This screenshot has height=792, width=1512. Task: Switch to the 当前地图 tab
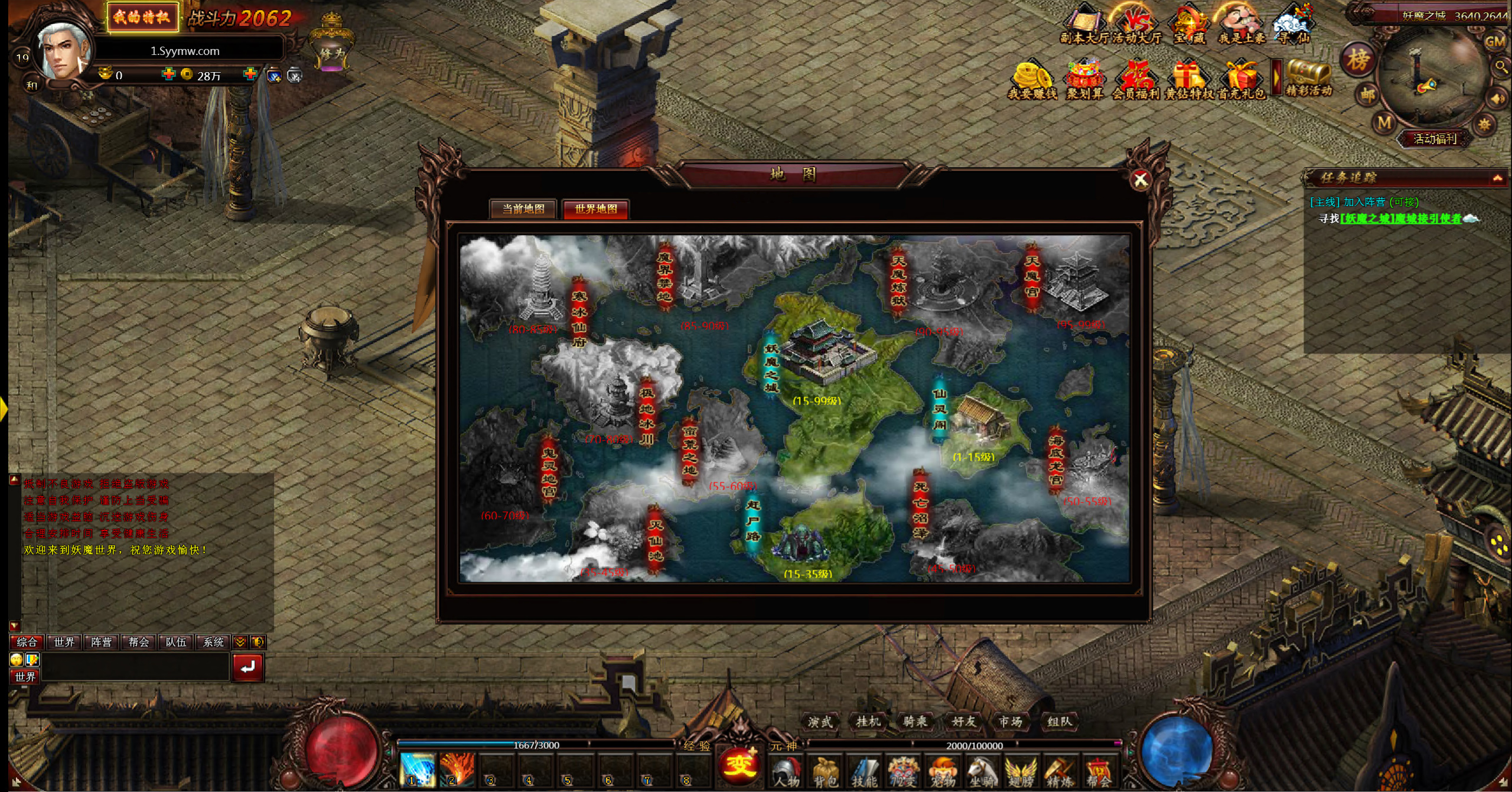click(x=523, y=209)
